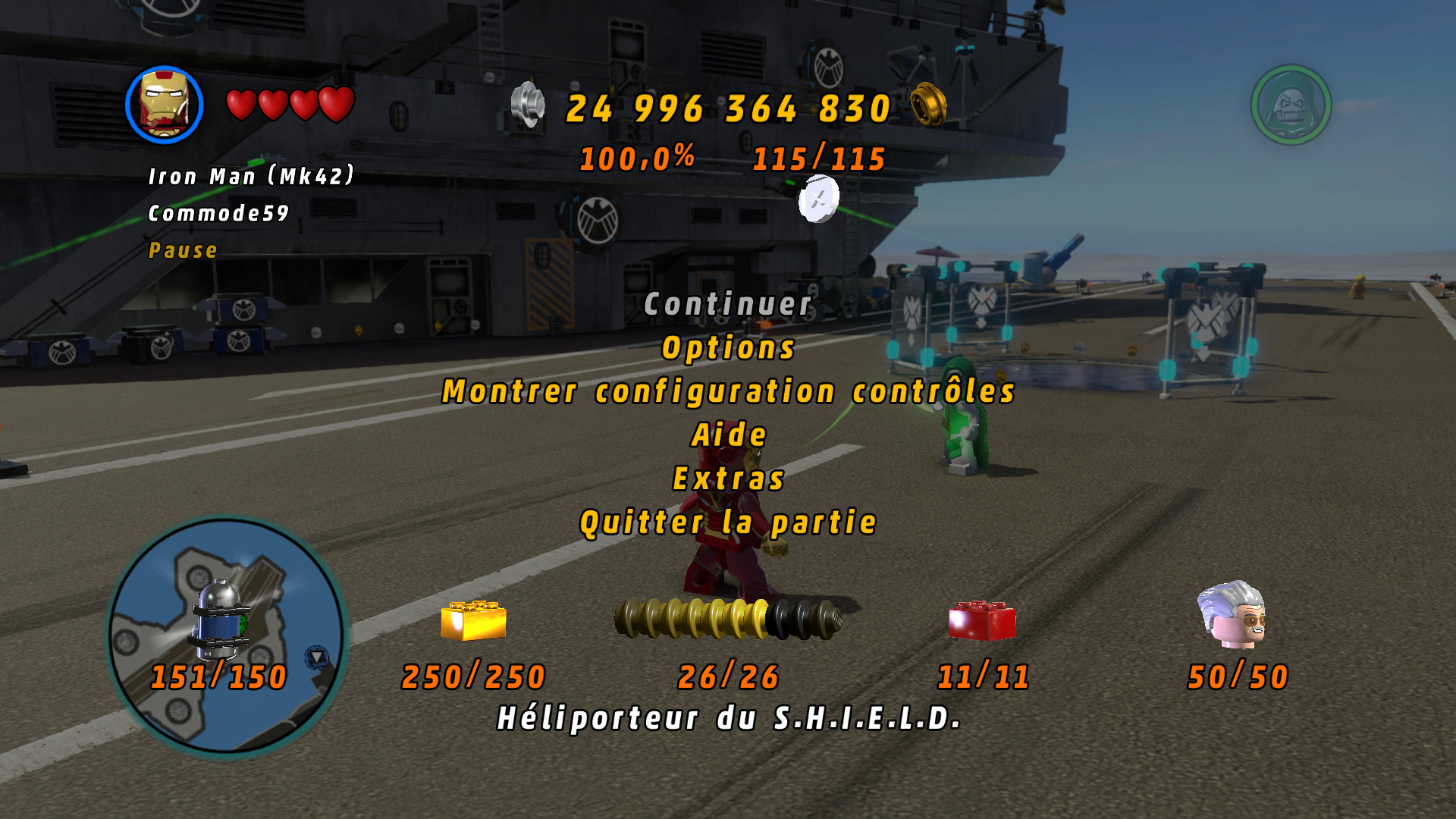This screenshot has width=1456, height=819.
Task: Open the Options menu entry
Action: point(728,348)
